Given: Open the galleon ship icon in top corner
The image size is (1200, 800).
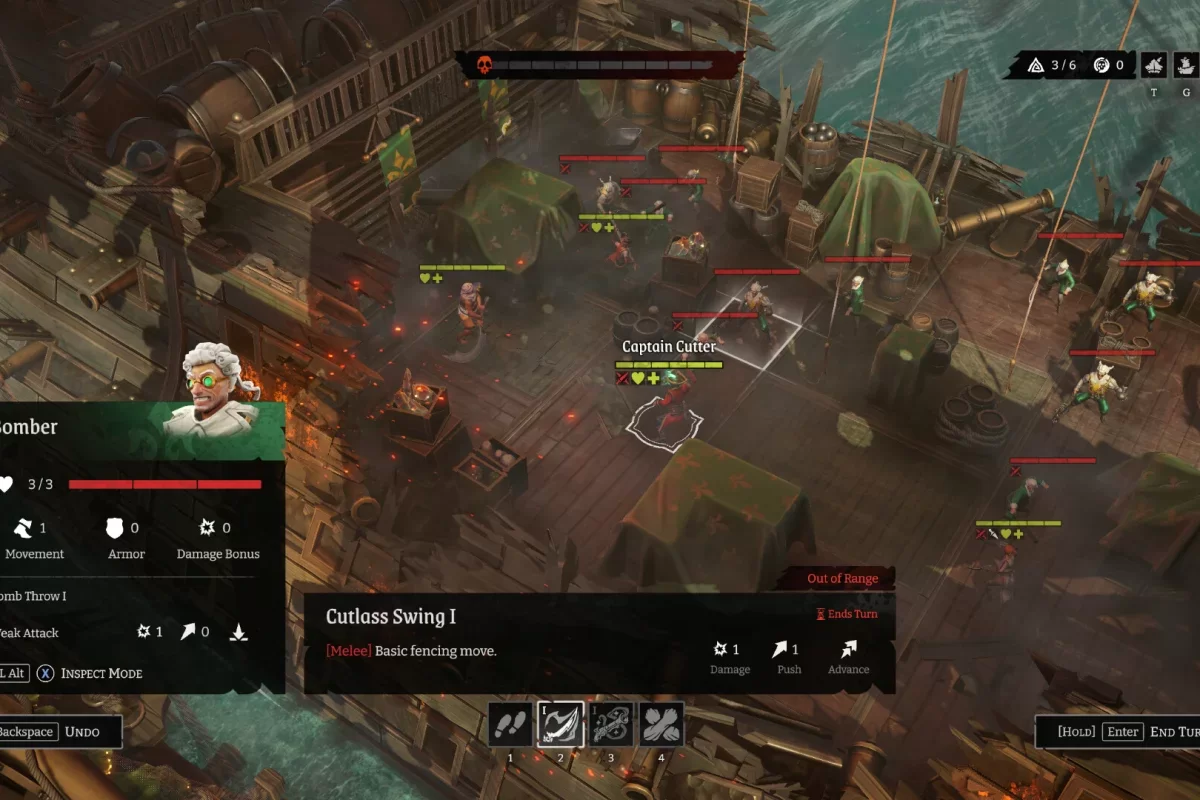Looking at the screenshot, I should 1186,66.
